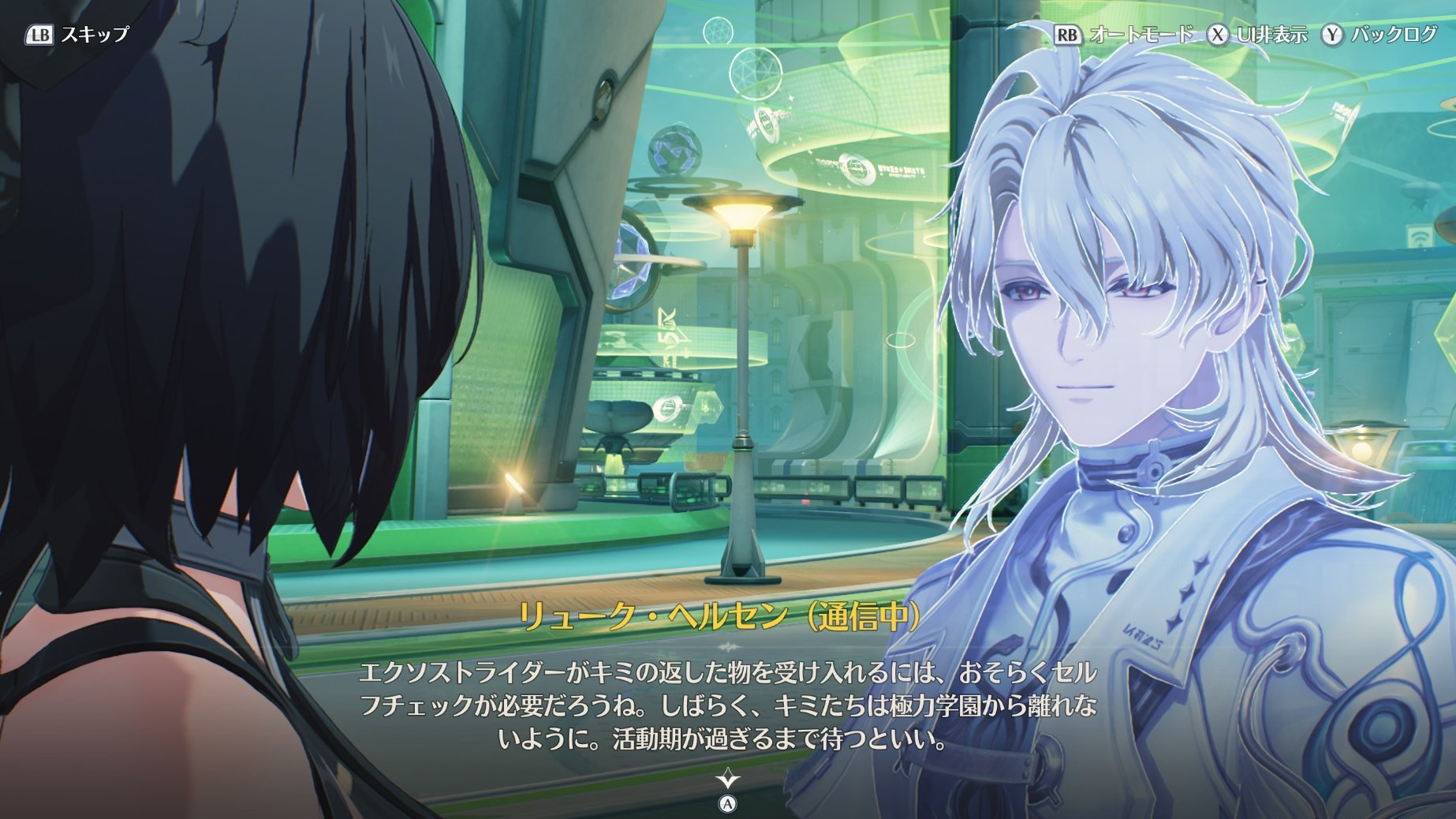Screen dimensions: 1456x819
Task: Open the バックログ dialogue history
Action: pos(1379,35)
